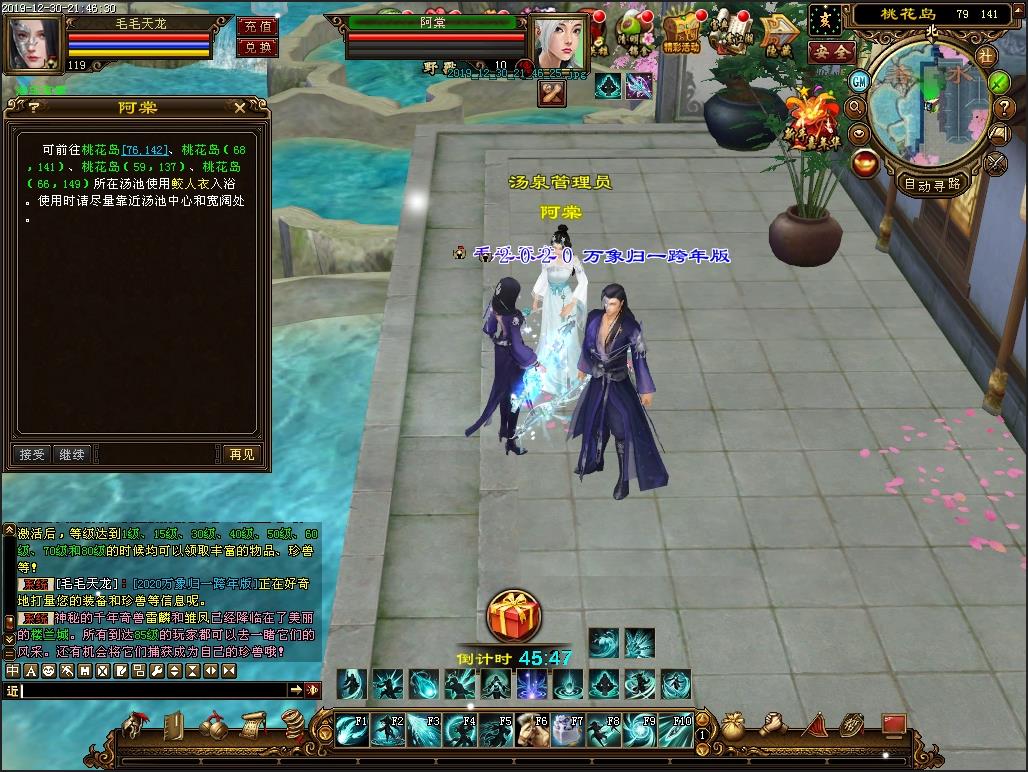The width and height of the screenshot is (1028, 772).
Task: Click the 阿棠 target portrait
Action: pos(558,42)
